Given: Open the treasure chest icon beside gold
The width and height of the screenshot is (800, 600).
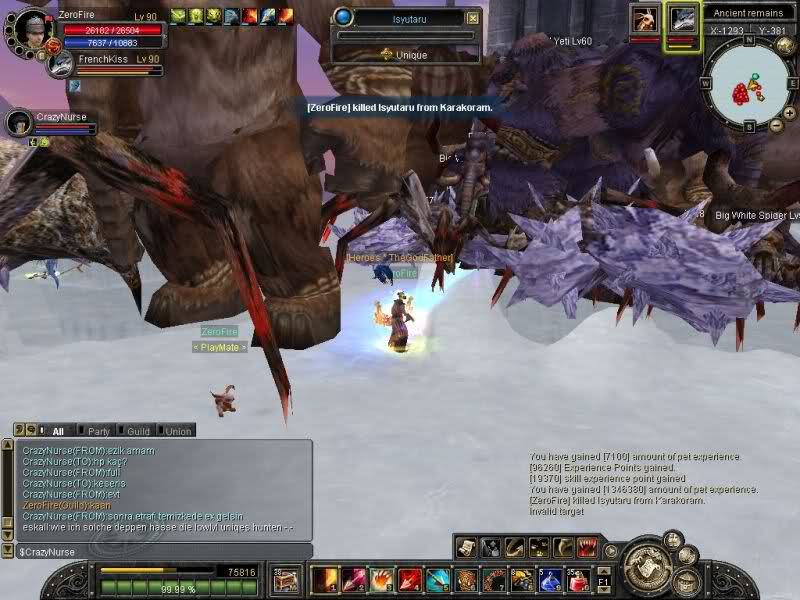Looking at the screenshot, I should [x=287, y=578].
